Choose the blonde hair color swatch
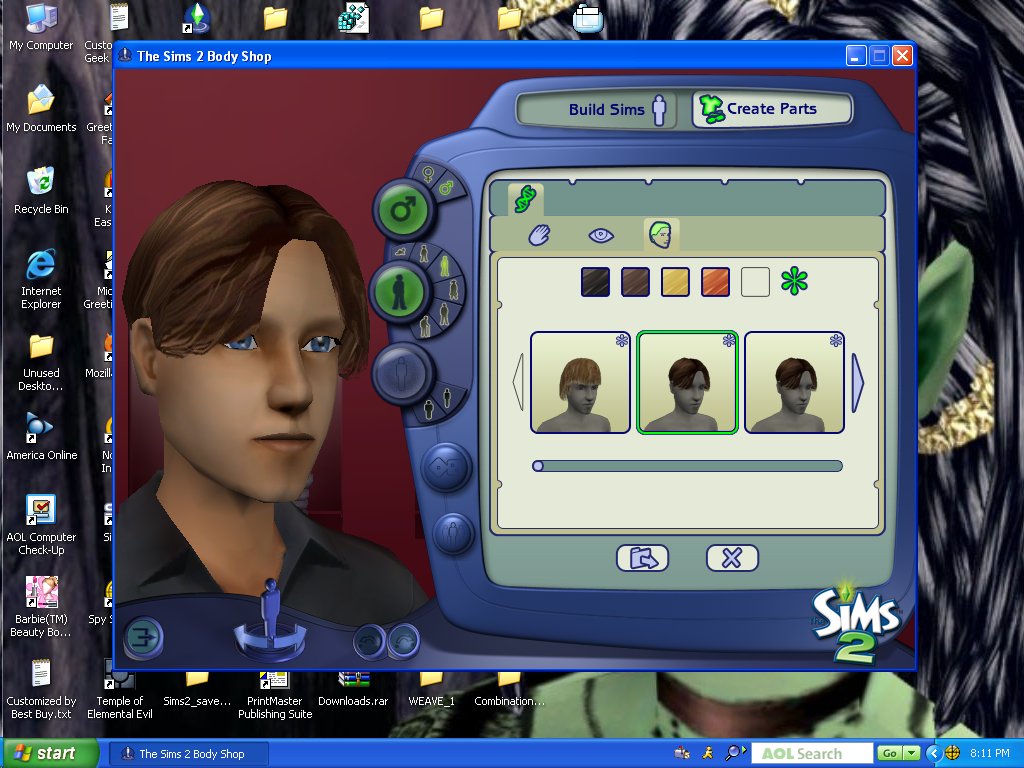This screenshot has width=1024, height=768. (676, 282)
